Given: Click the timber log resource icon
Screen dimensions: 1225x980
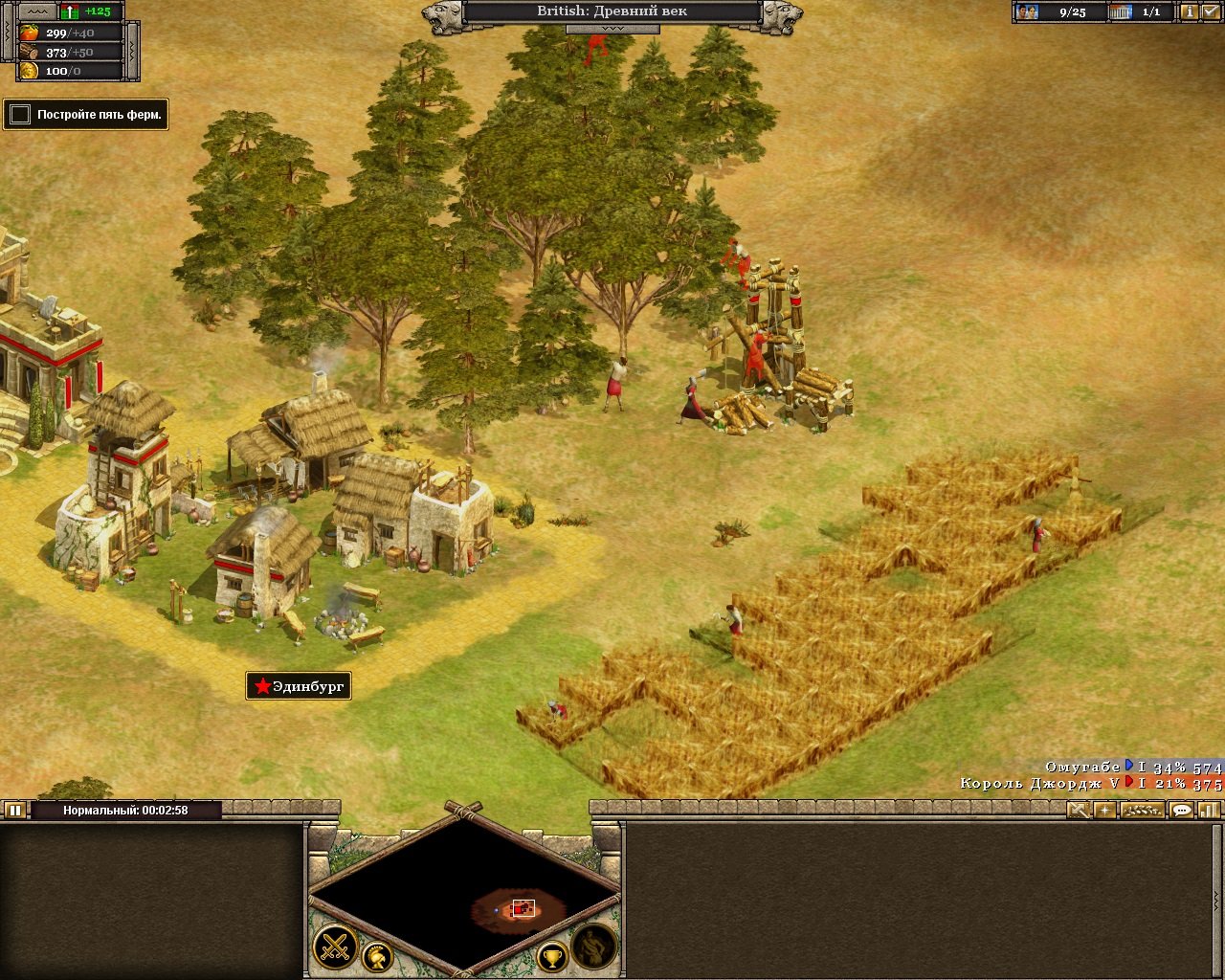Looking at the screenshot, I should (x=28, y=51).
